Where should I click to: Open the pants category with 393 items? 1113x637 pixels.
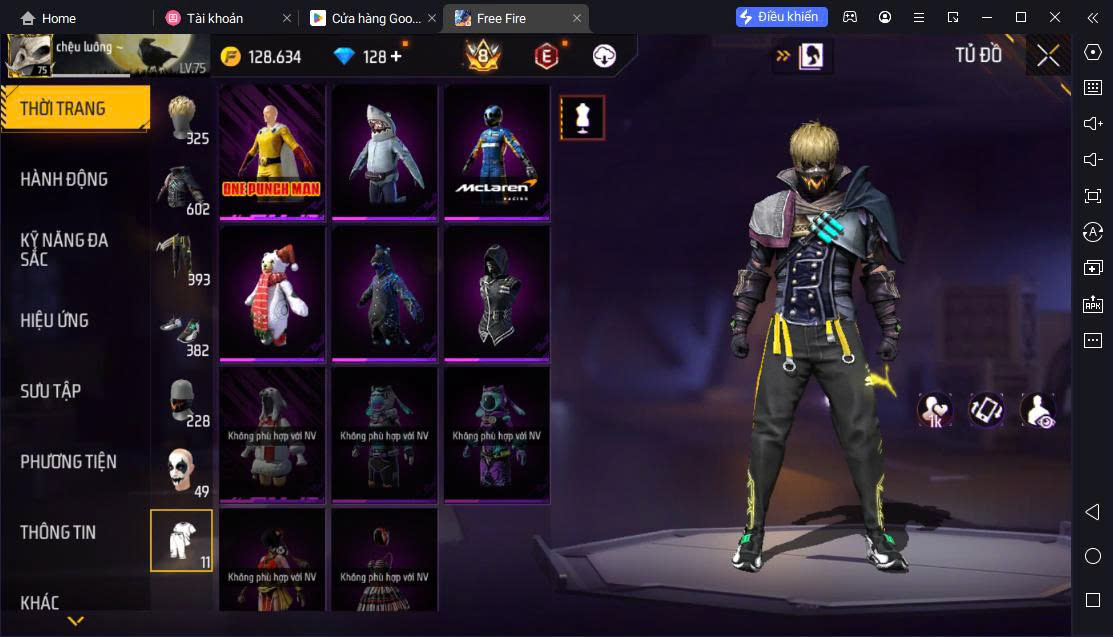tap(182, 258)
